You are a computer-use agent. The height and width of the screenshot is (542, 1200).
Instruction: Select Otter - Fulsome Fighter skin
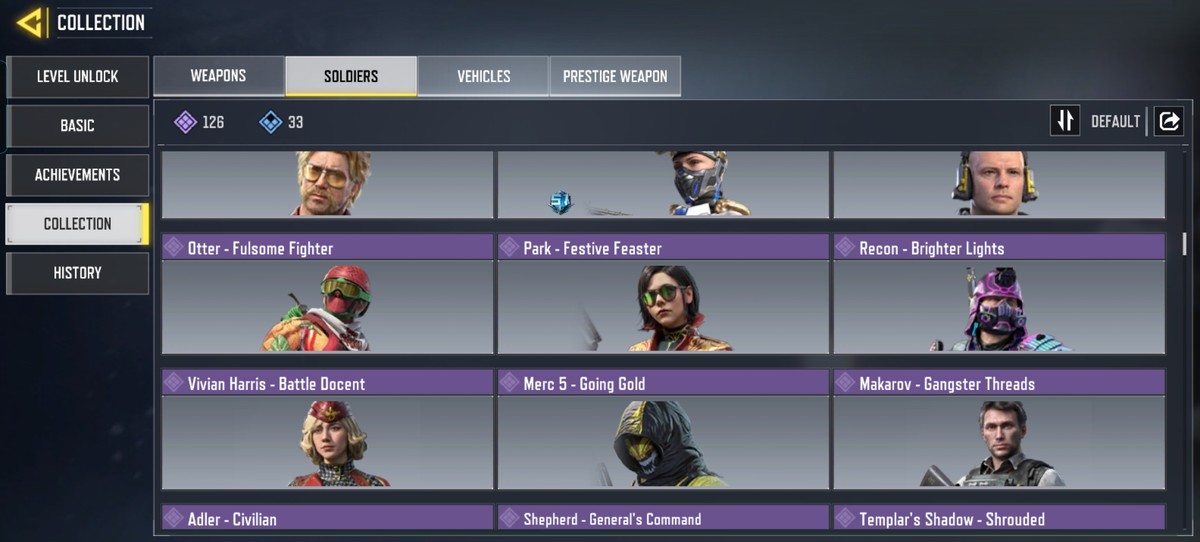click(327, 294)
